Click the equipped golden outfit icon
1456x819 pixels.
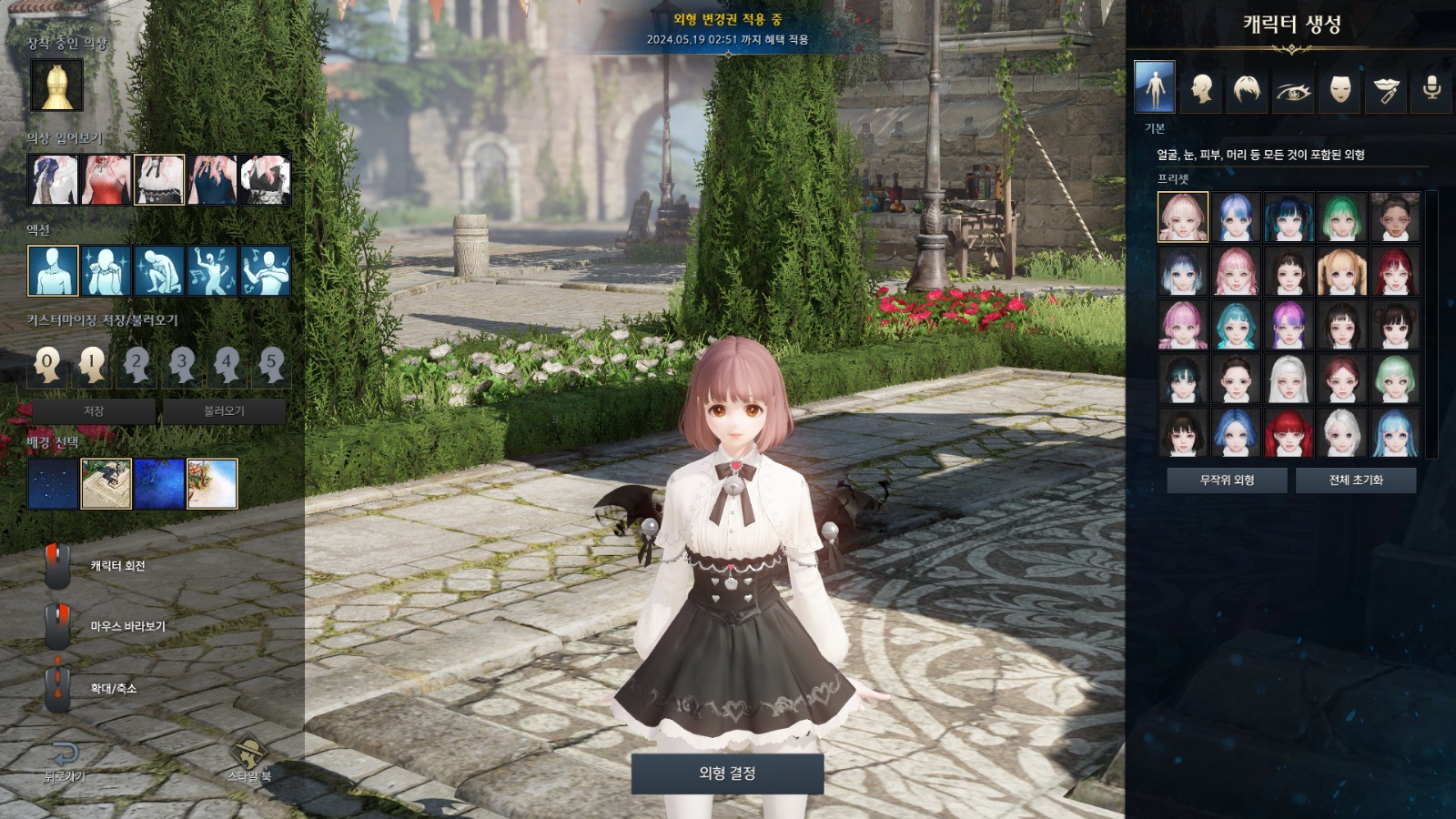click(x=56, y=85)
